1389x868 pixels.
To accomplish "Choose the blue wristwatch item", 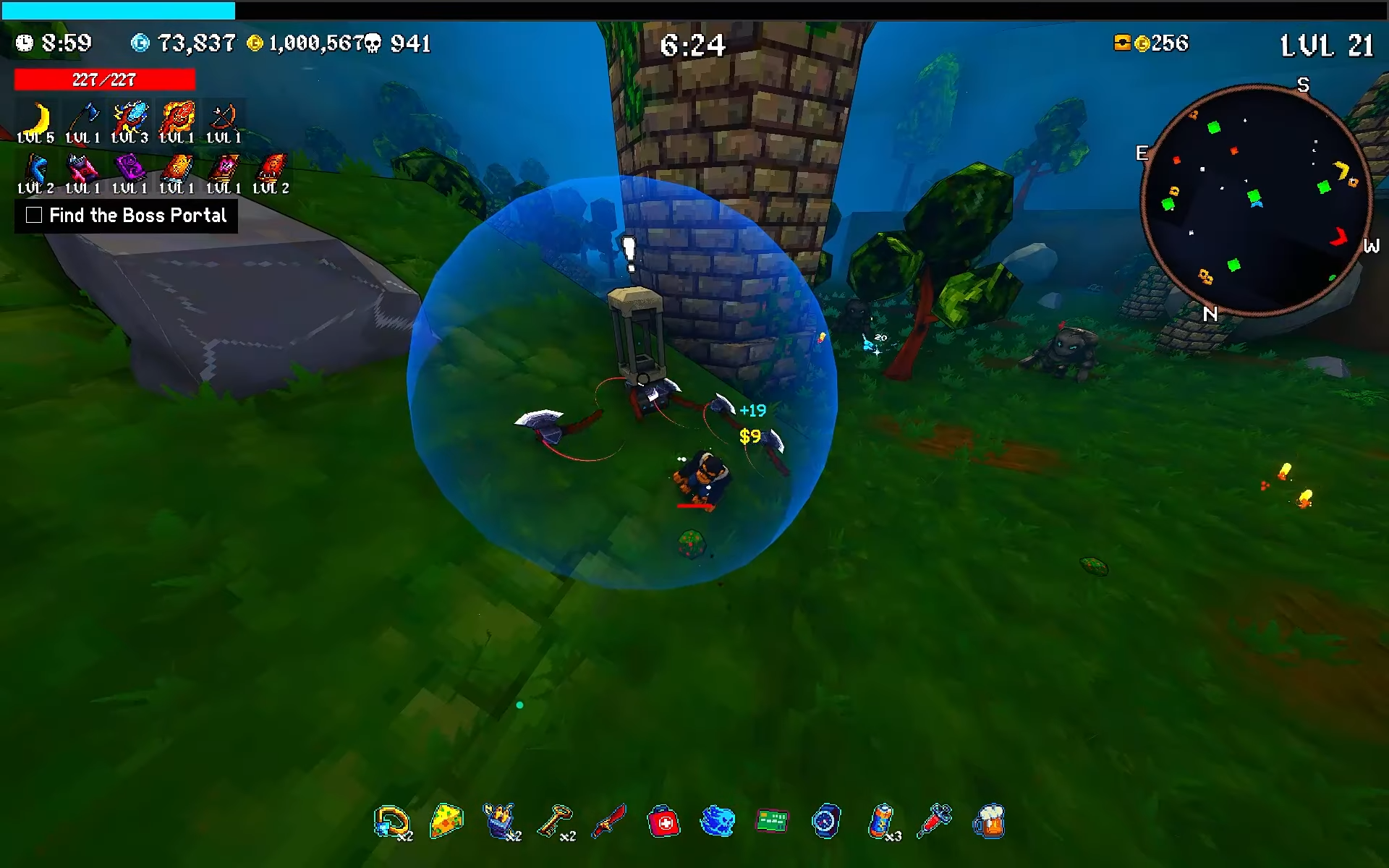I will pos(826,822).
